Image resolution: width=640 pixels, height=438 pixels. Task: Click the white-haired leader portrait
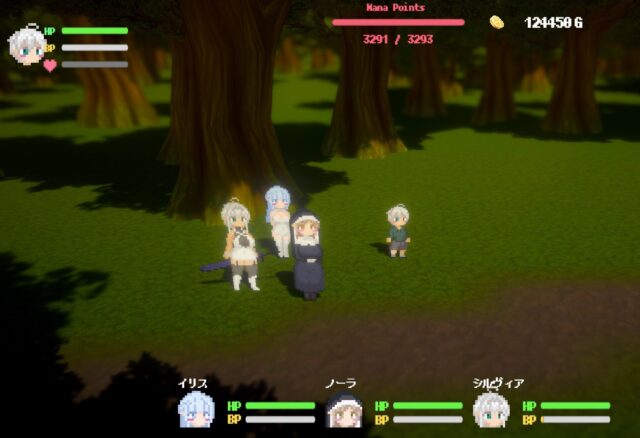[x=24, y=46]
